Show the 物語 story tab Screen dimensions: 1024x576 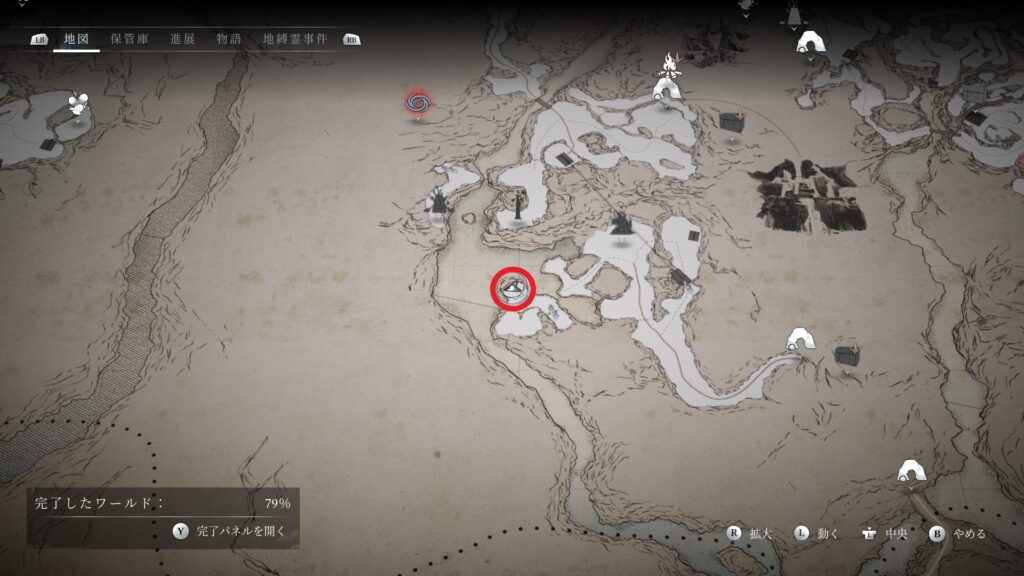coord(229,40)
